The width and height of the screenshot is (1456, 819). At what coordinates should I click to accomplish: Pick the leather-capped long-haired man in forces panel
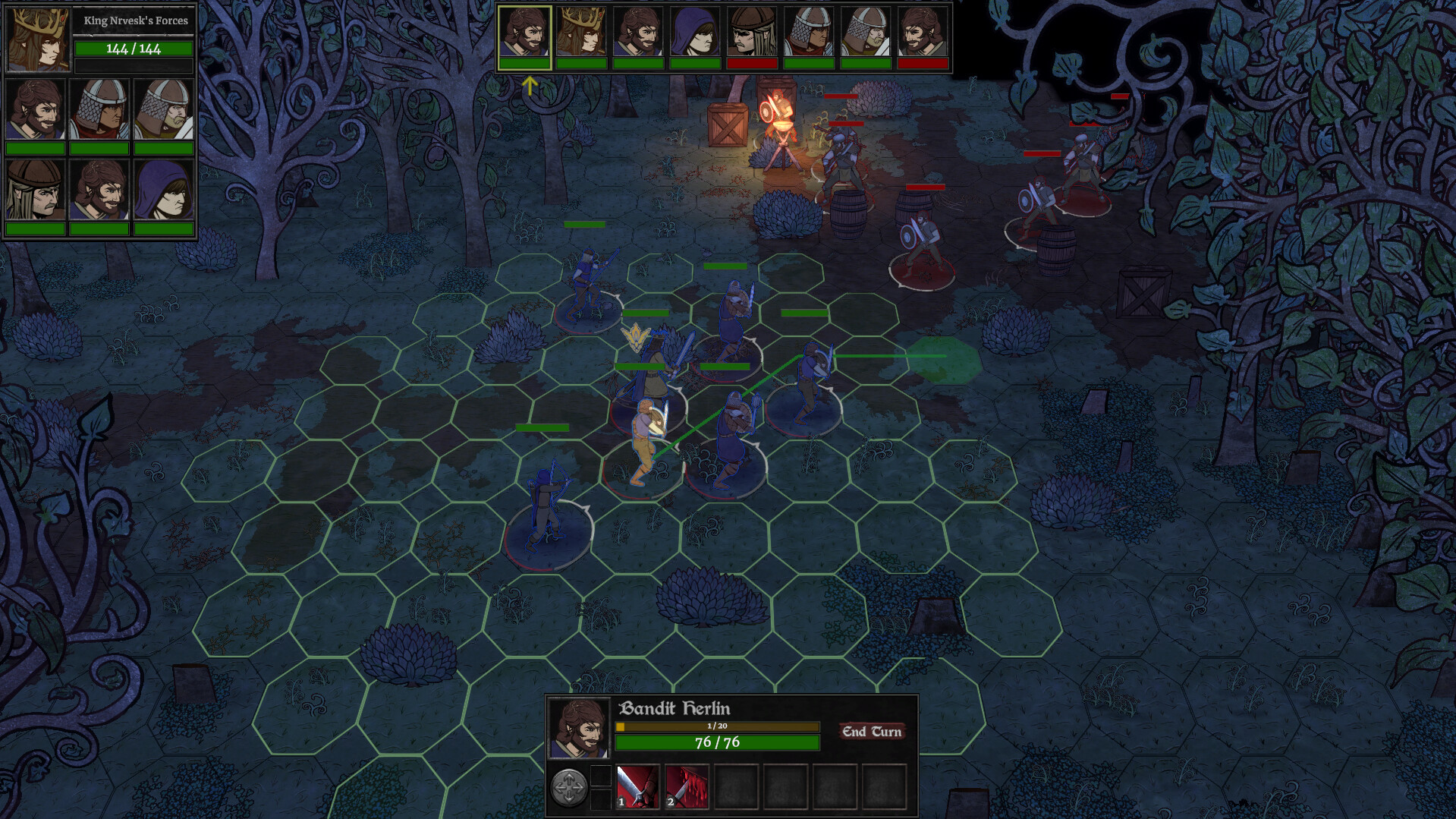[x=35, y=189]
